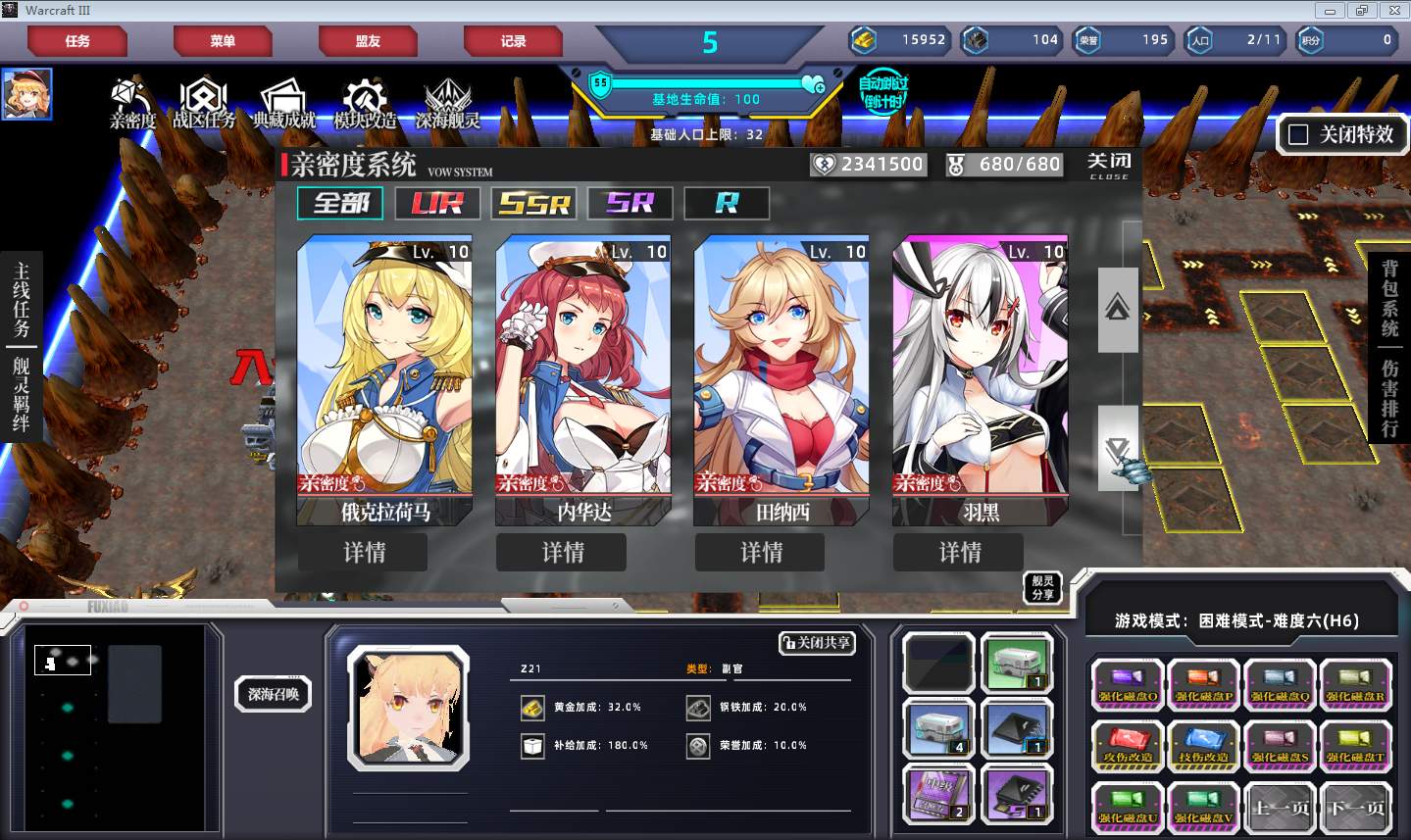The image size is (1411, 840).
Task: Minimize the Warcraft III window
Action: (1330, 11)
